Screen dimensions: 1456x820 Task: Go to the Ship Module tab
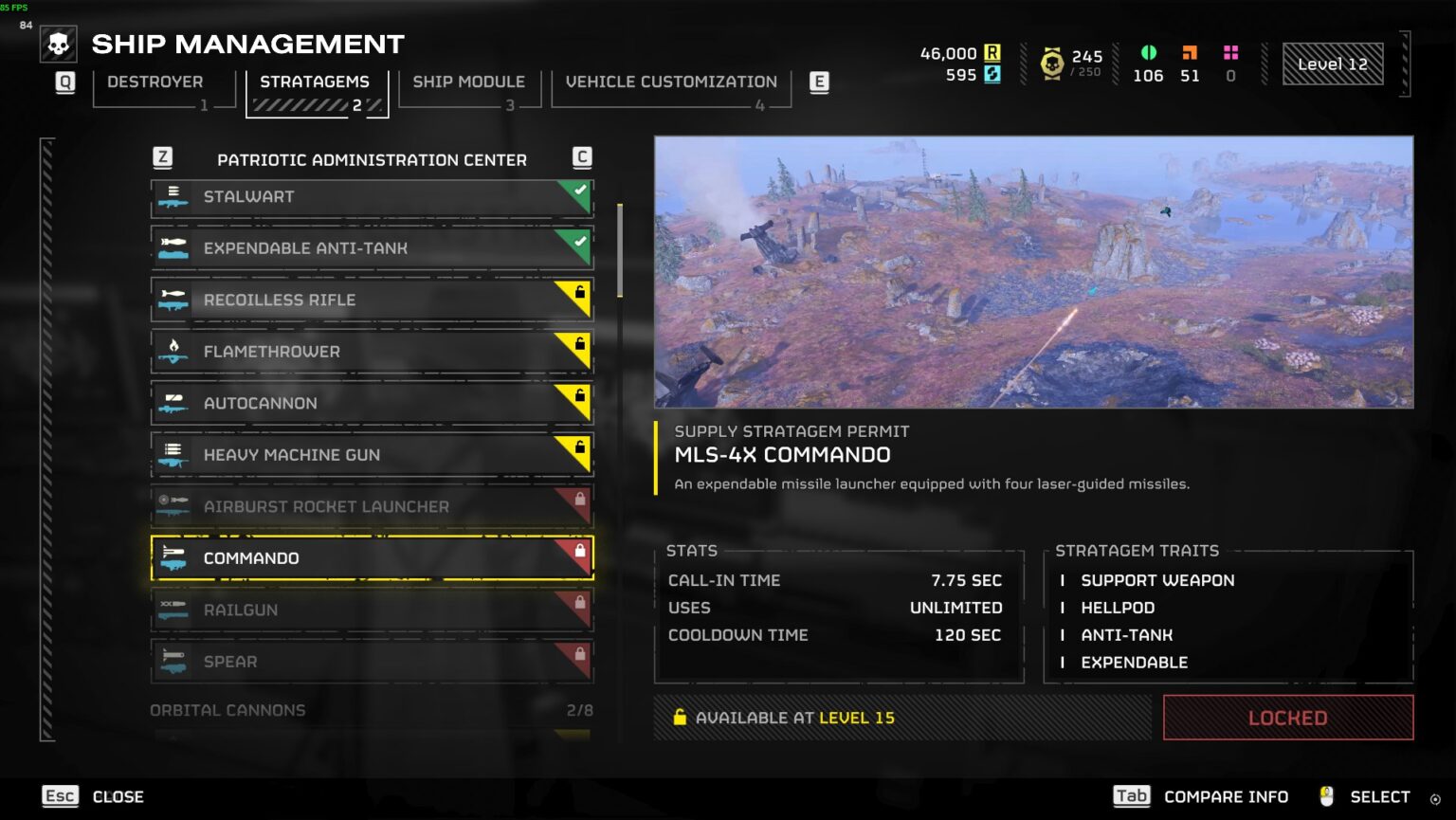click(x=468, y=82)
